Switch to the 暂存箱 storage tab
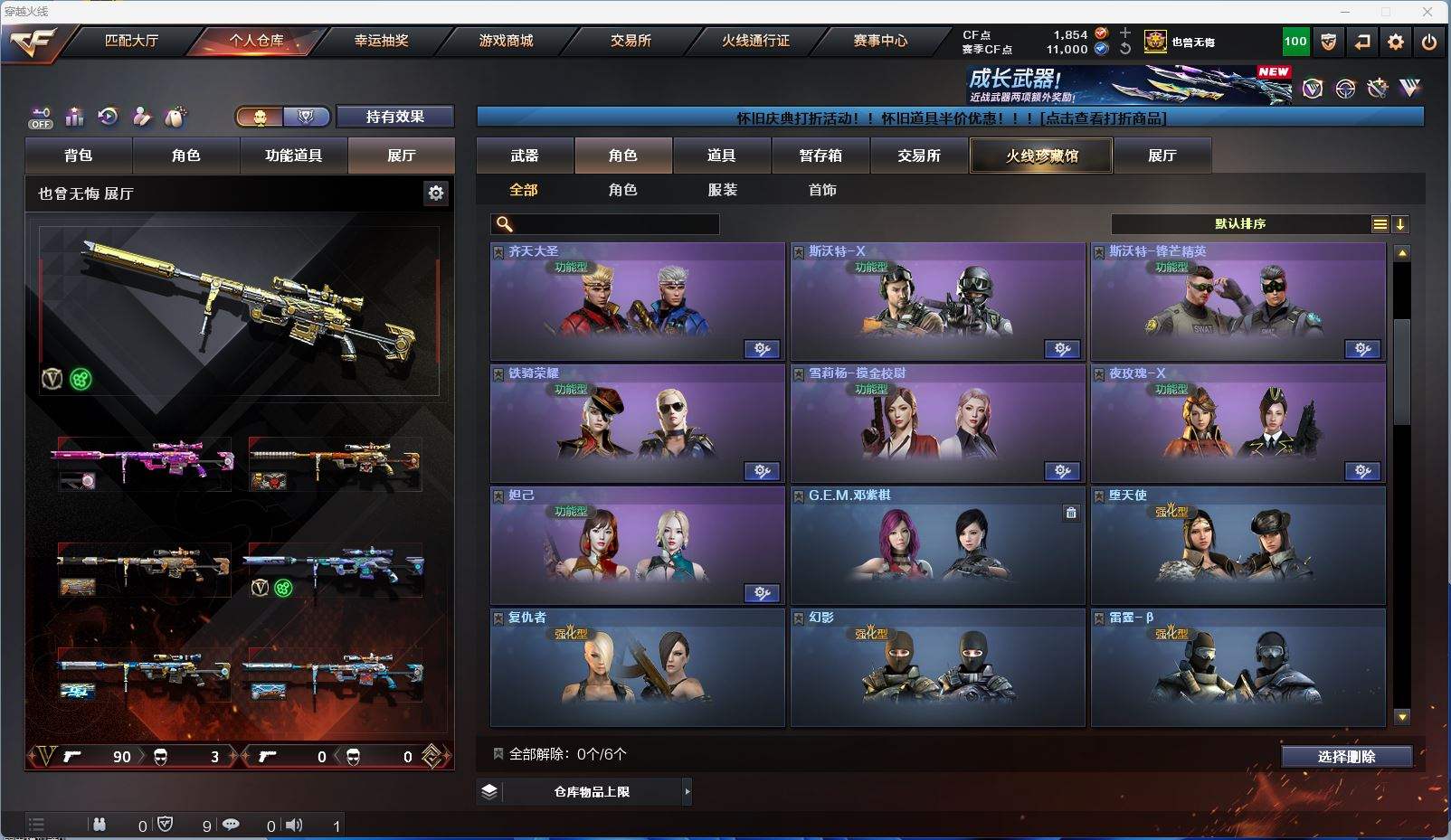Image resolution: width=1451 pixels, height=840 pixels. [x=820, y=156]
